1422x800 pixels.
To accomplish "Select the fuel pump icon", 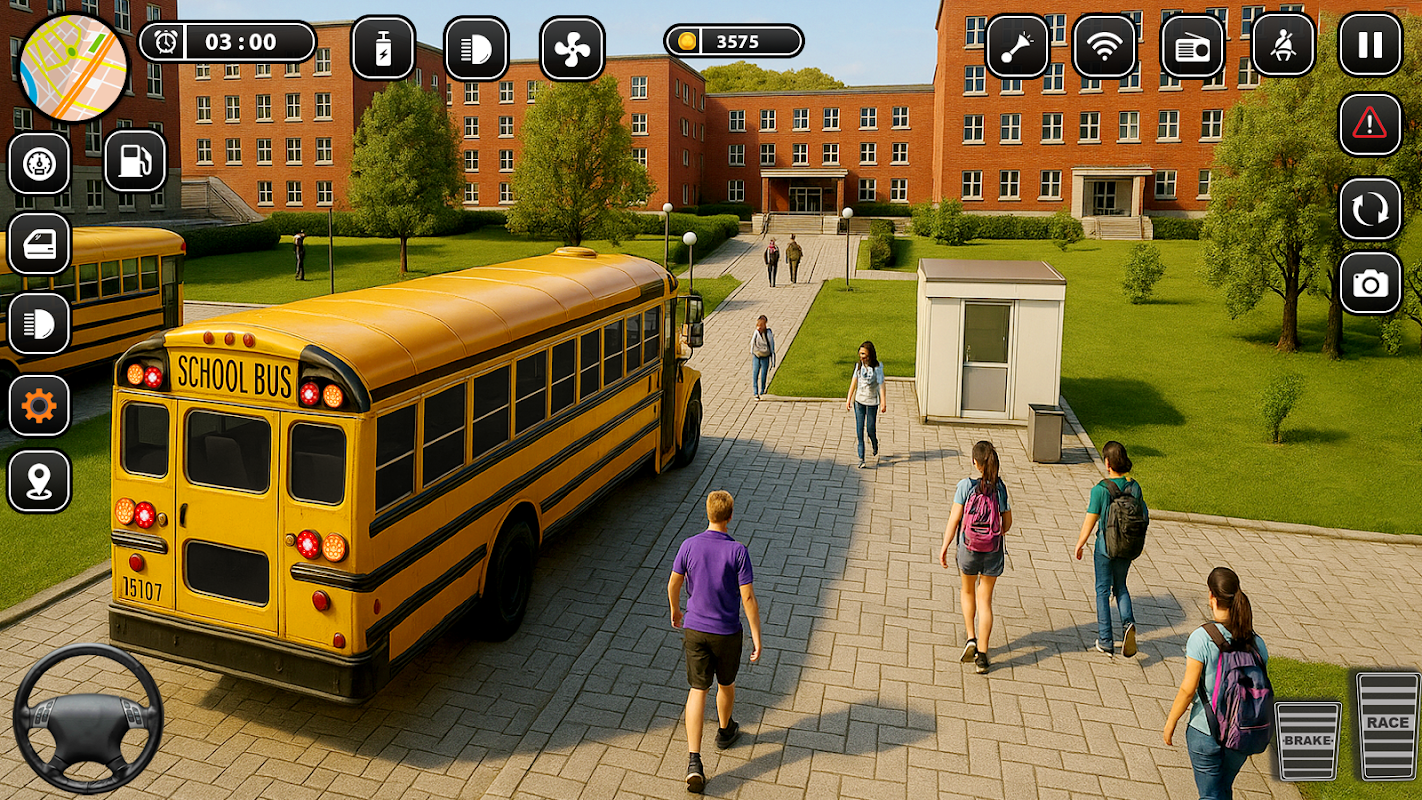I will coord(135,161).
